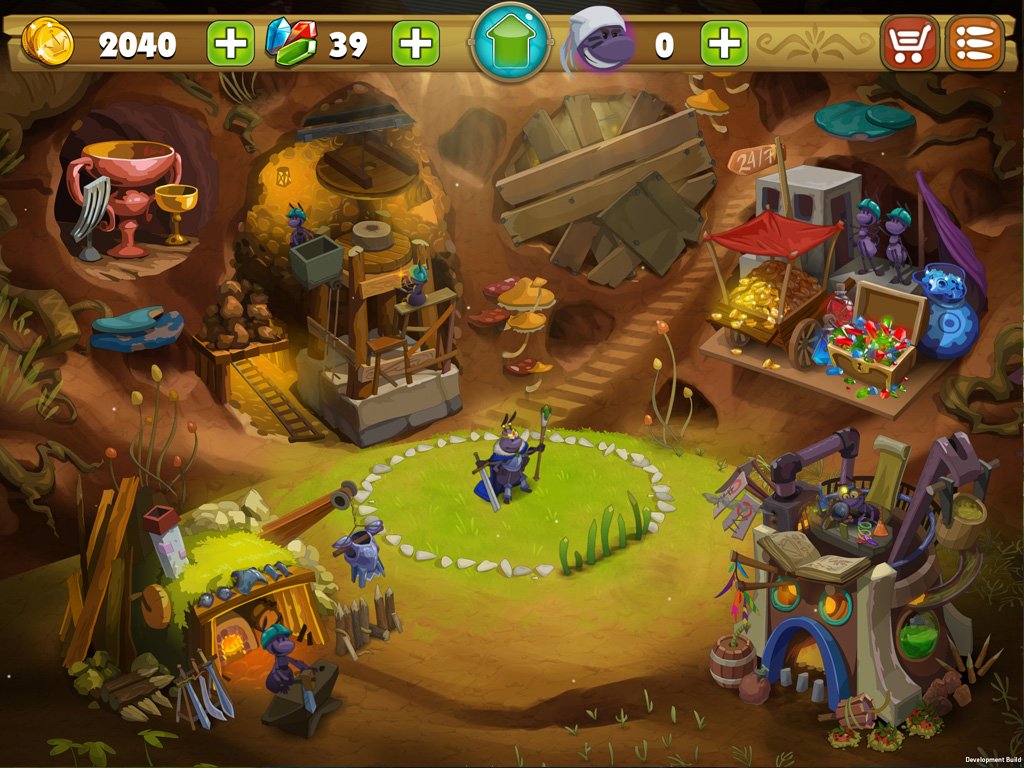This screenshot has width=1024, height=768.
Task: Add more gold coins with the plus button
Action: [x=230, y=44]
